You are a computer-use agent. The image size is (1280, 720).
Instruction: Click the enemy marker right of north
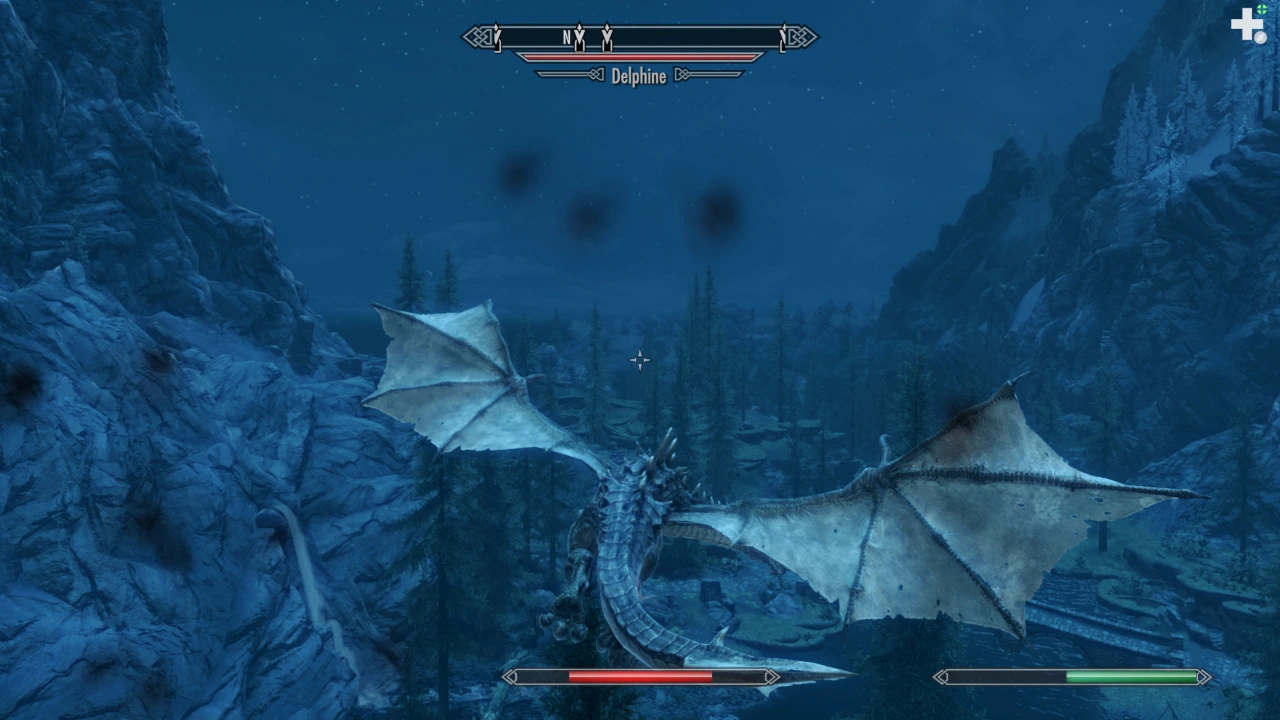click(606, 37)
